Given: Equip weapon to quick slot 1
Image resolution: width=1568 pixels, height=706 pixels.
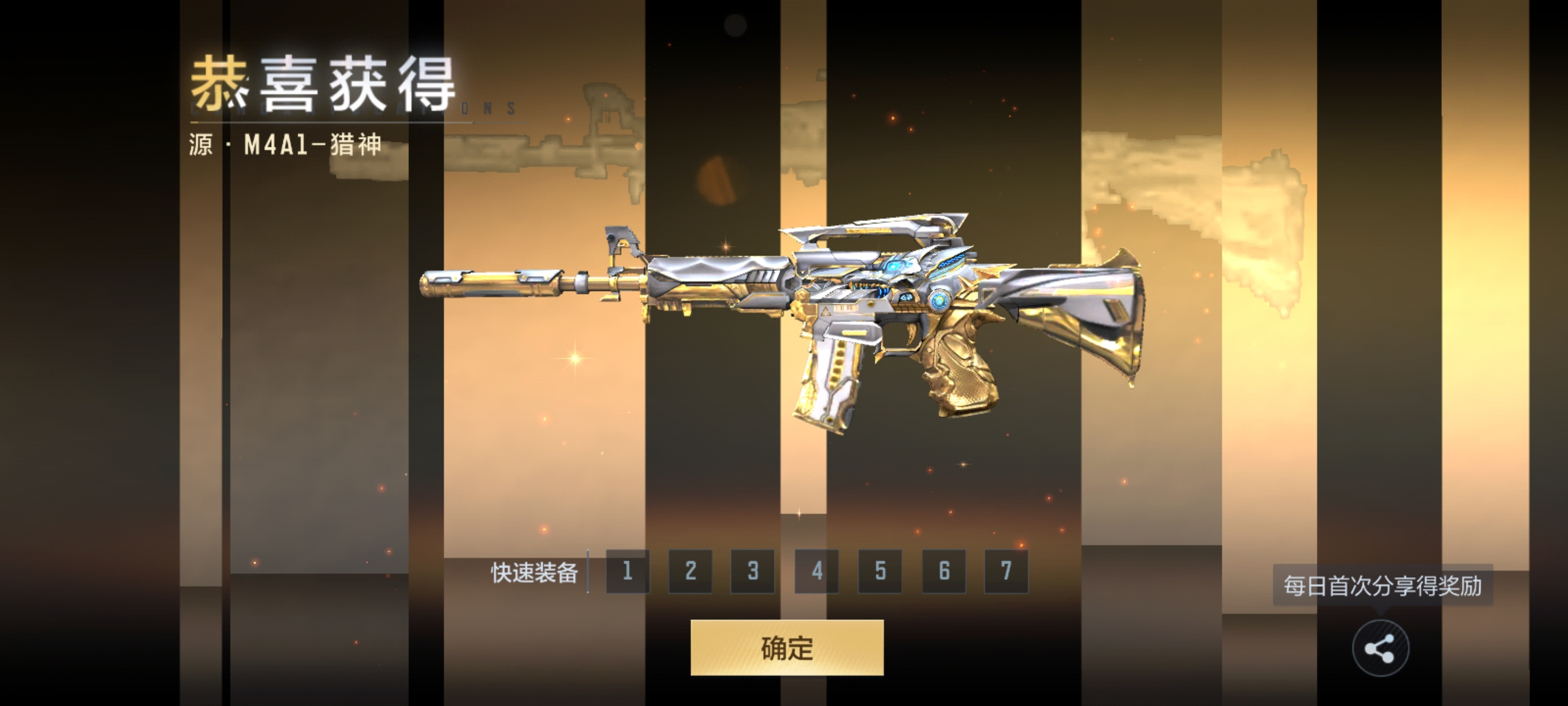Looking at the screenshot, I should 627,571.
